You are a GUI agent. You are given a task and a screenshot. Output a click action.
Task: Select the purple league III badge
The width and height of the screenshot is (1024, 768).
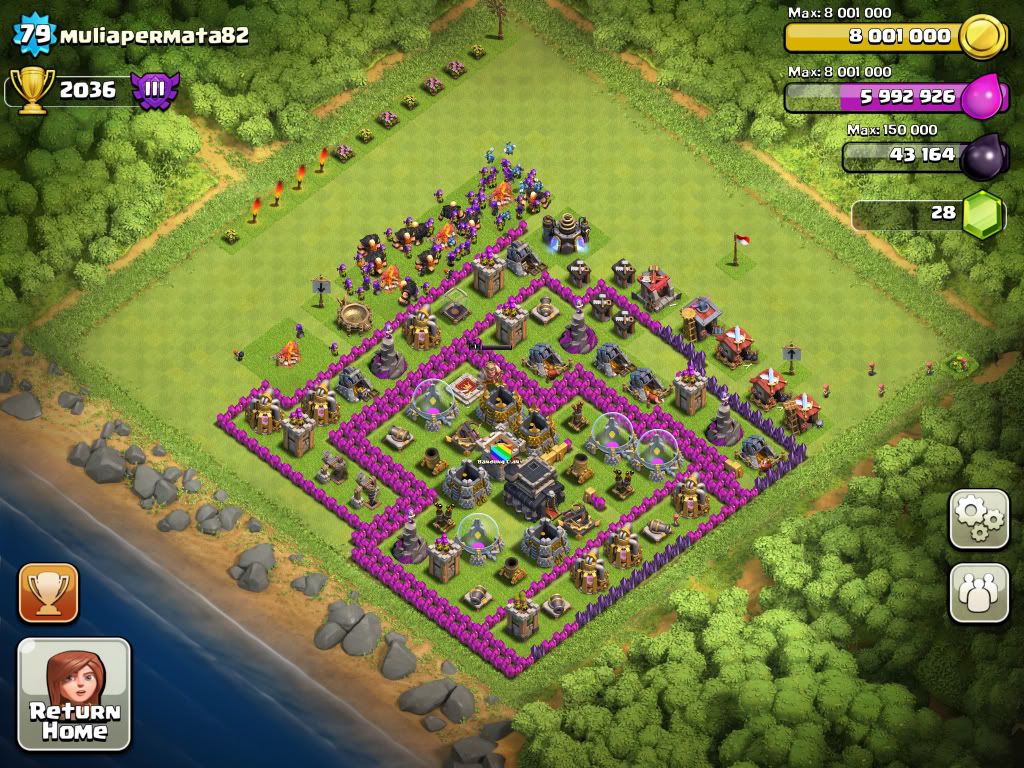[155, 90]
